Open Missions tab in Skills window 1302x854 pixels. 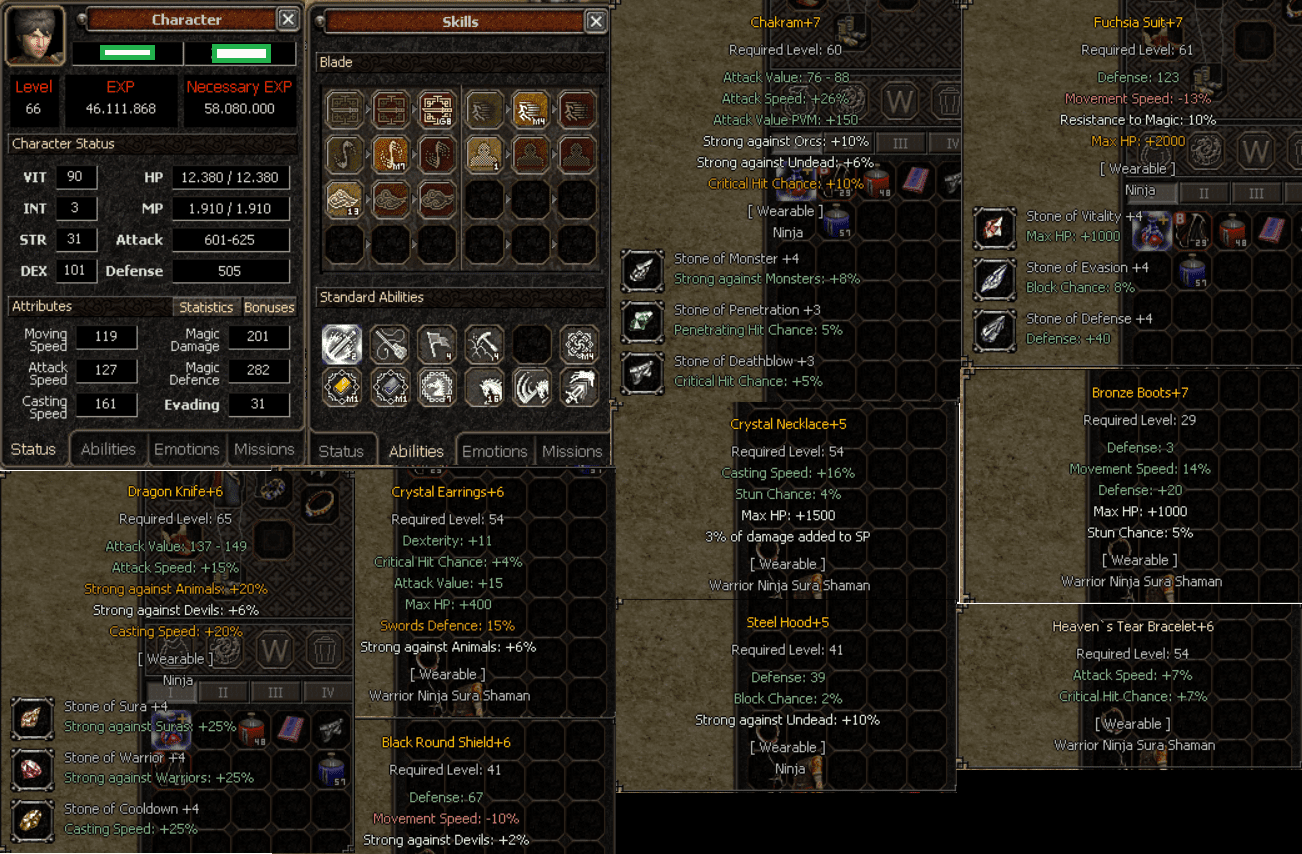(572, 451)
